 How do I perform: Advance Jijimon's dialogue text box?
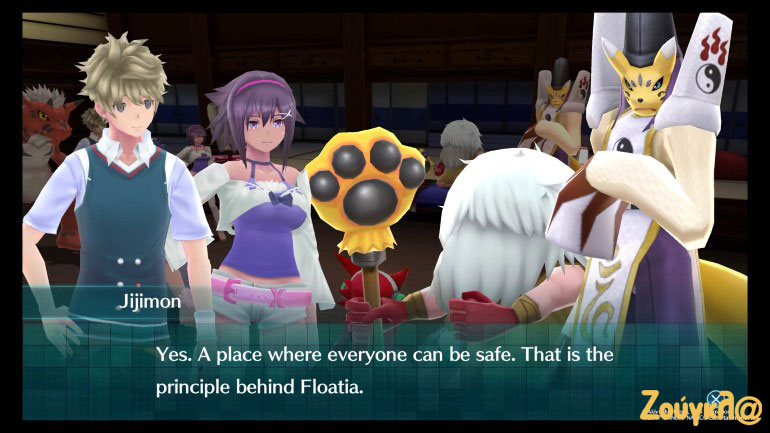[384, 368]
